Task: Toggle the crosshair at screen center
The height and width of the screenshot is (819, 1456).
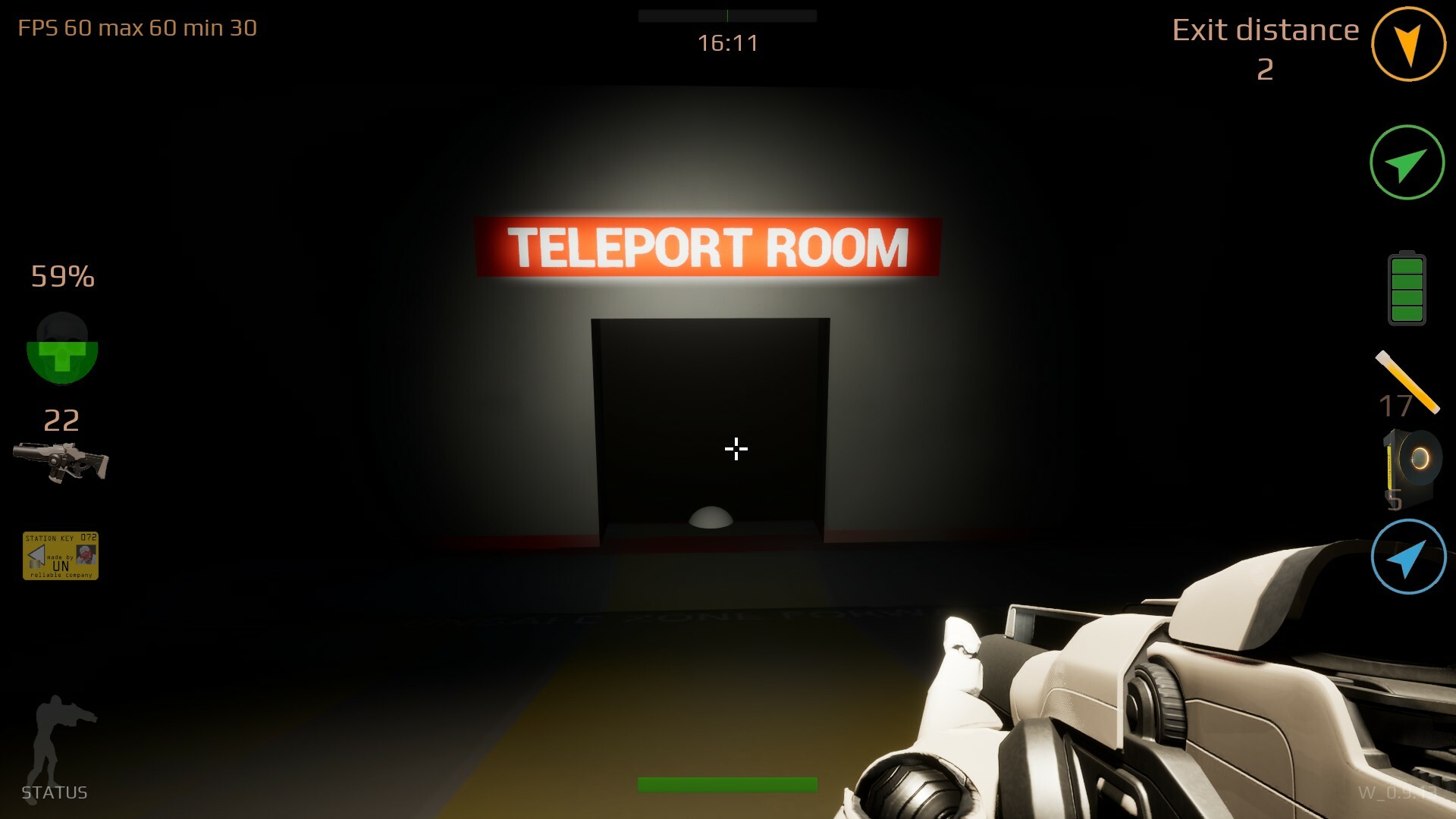Action: coord(735,449)
